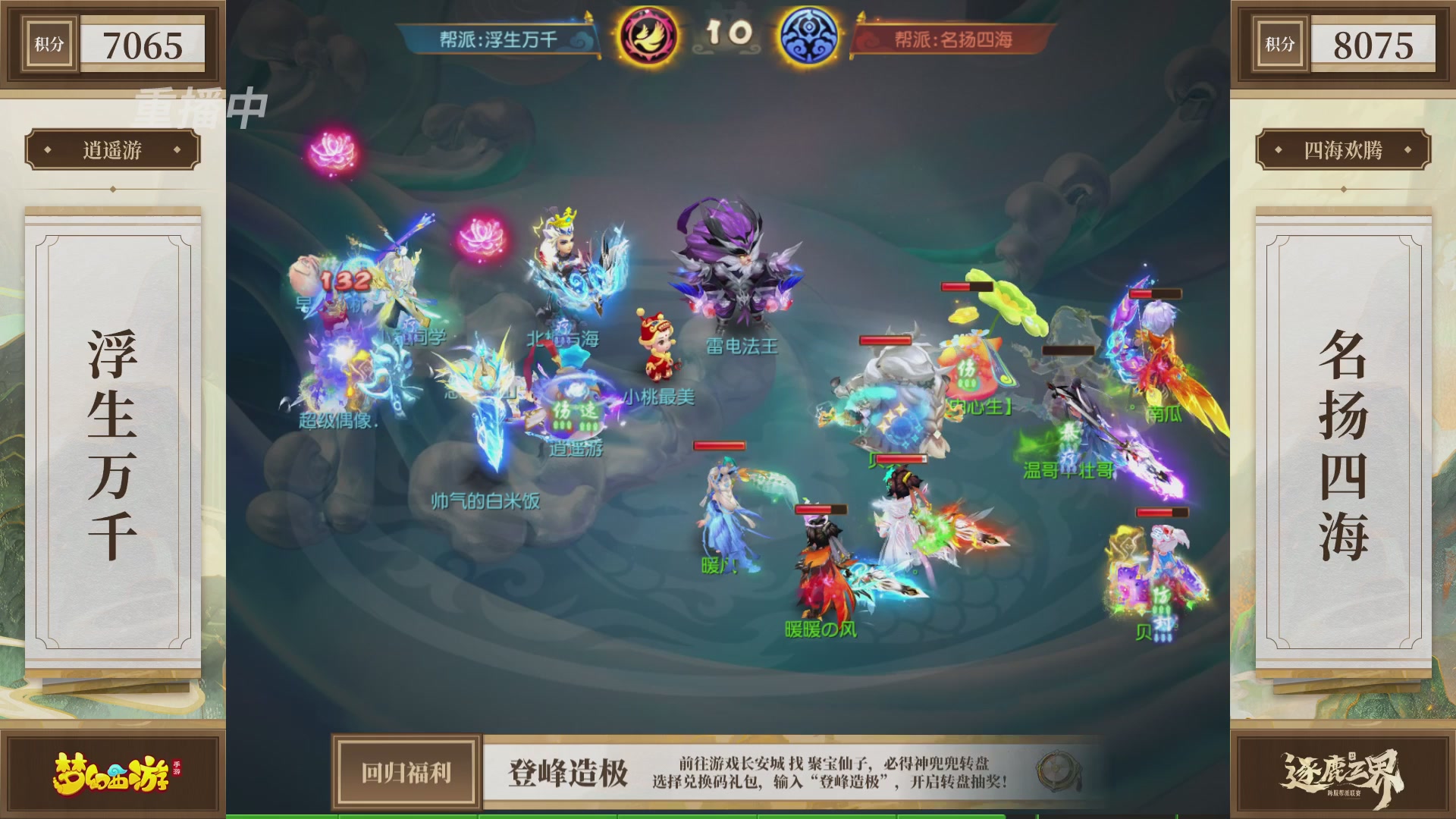The width and height of the screenshot is (1456, 819).
Task: Select the 逍遥游 title banner on the left
Action: [115, 150]
